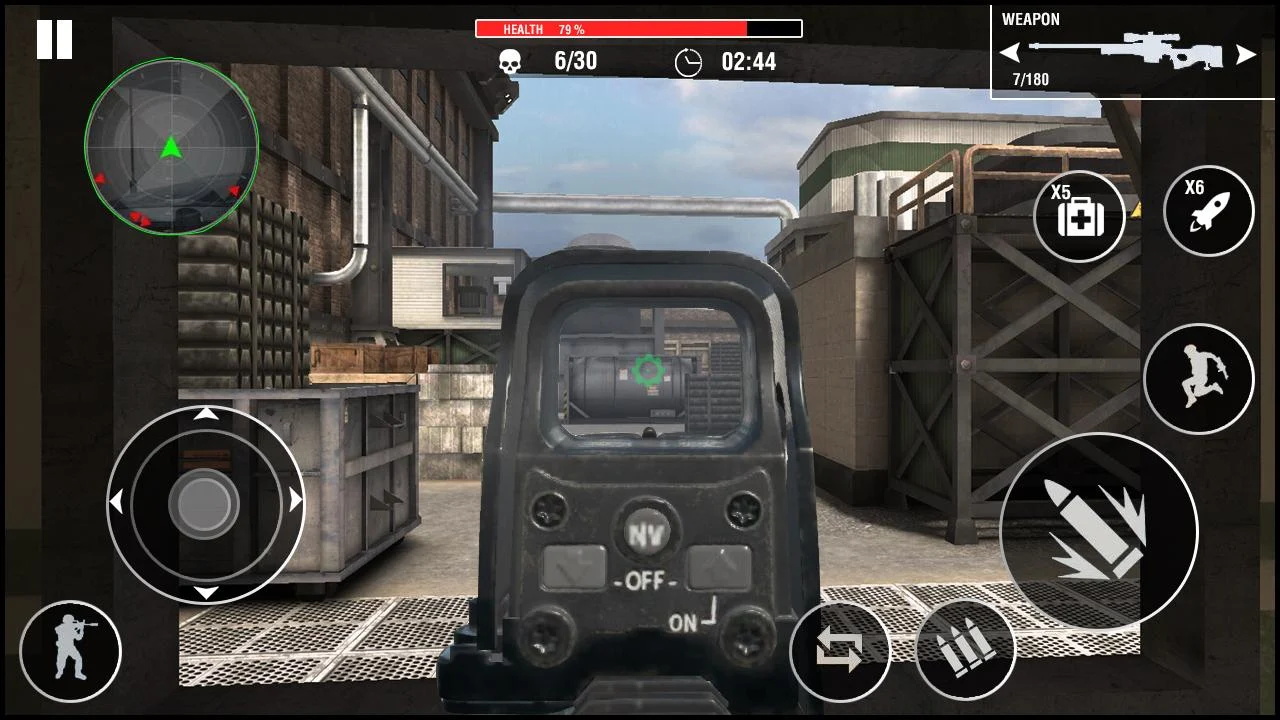
Task: Reload with the three-bullets button
Action: (965, 651)
